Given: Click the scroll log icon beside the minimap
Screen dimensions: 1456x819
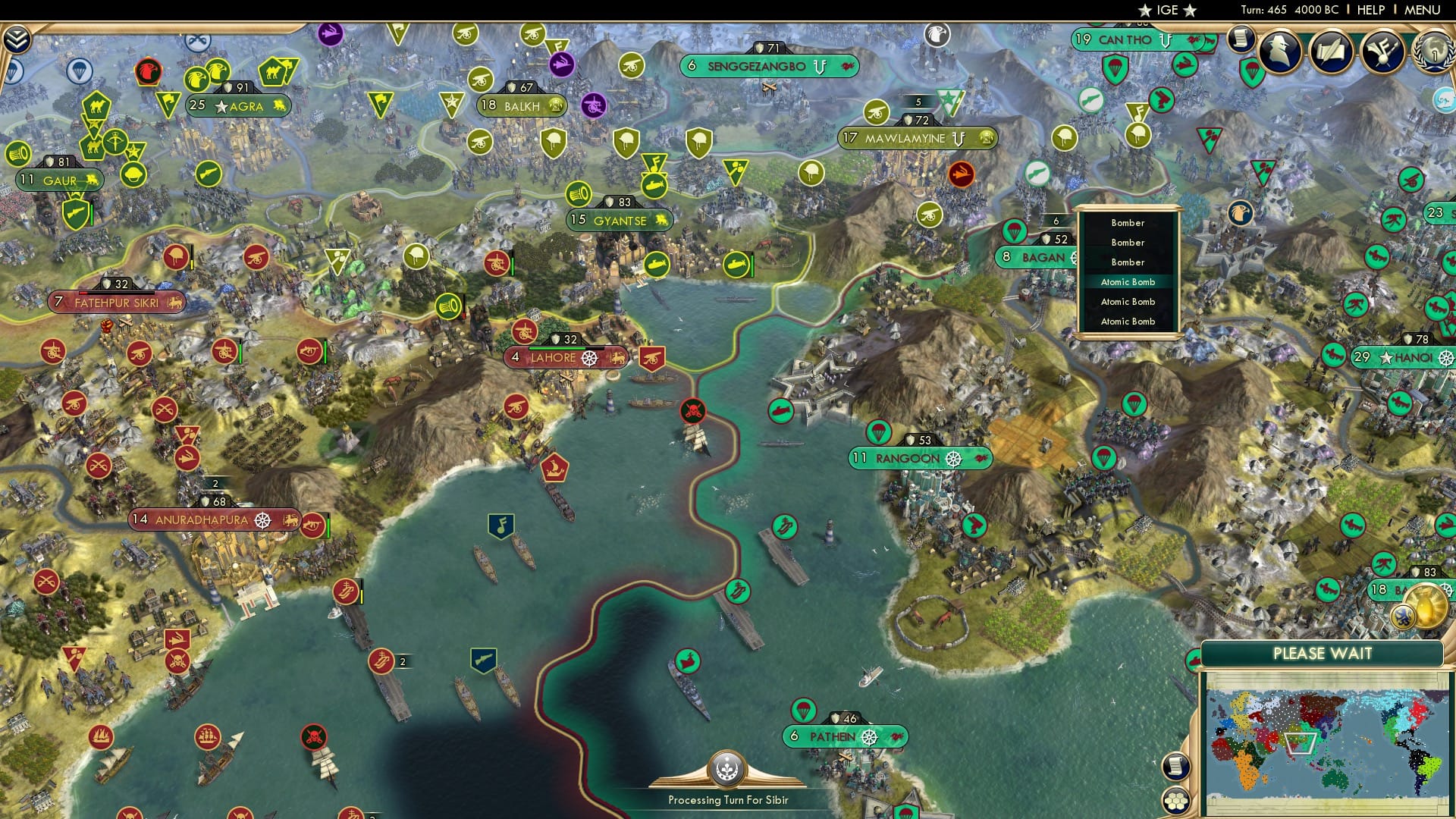Looking at the screenshot, I should 1178,767.
